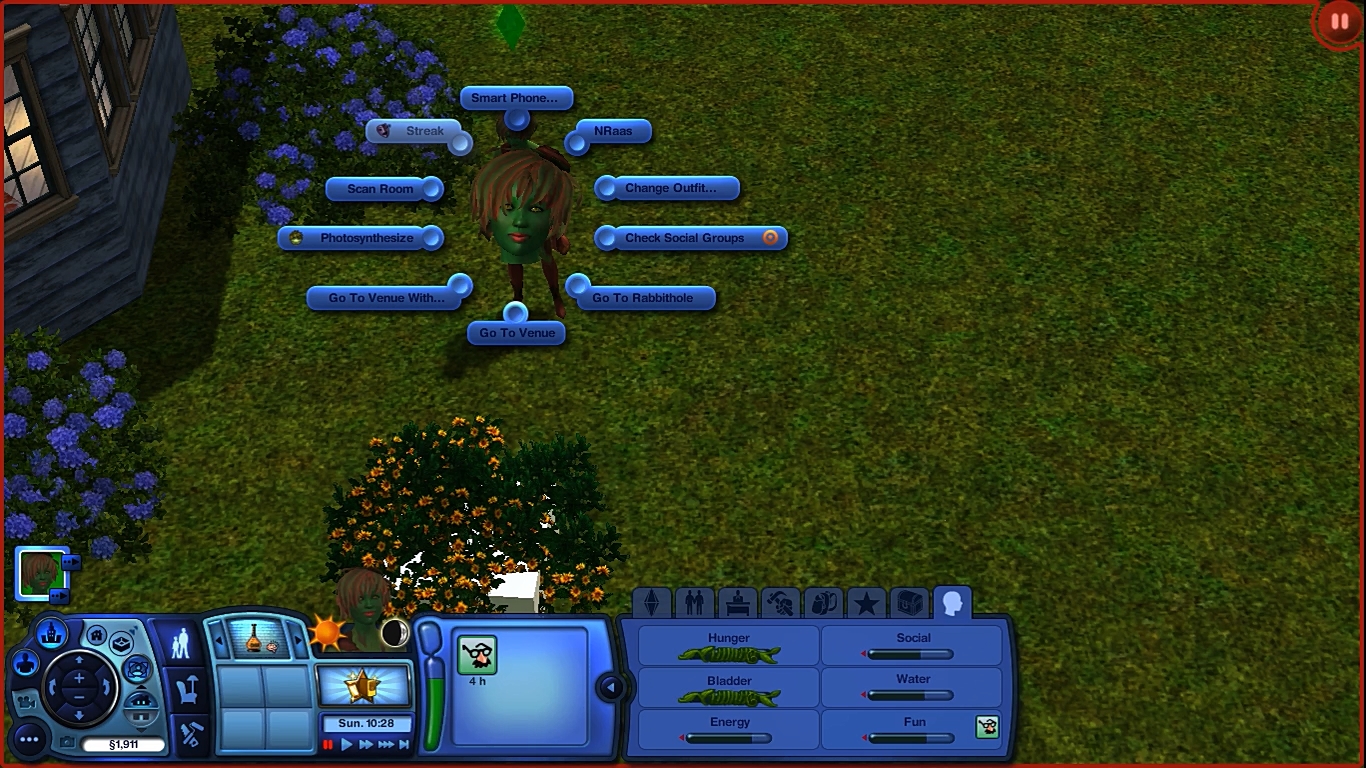Click the Fun panel mischief icon
The image size is (1366, 768).
pyautogui.click(x=987, y=729)
